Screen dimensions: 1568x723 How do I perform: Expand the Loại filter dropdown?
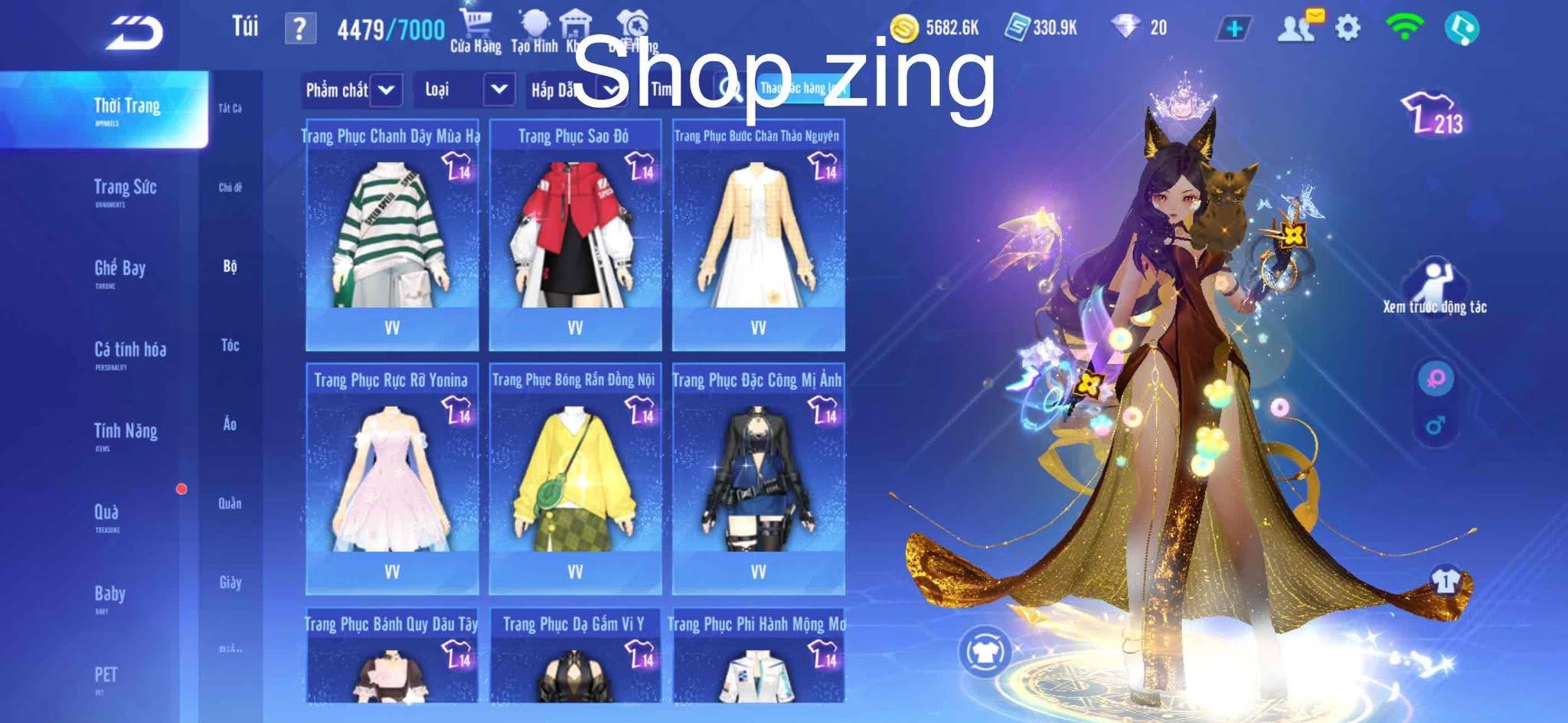tap(463, 90)
